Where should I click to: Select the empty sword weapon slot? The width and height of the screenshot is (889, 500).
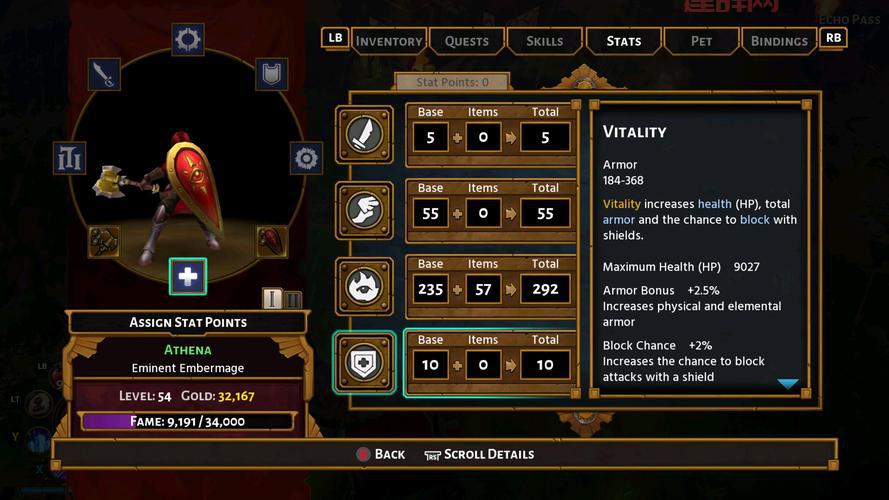point(104,73)
